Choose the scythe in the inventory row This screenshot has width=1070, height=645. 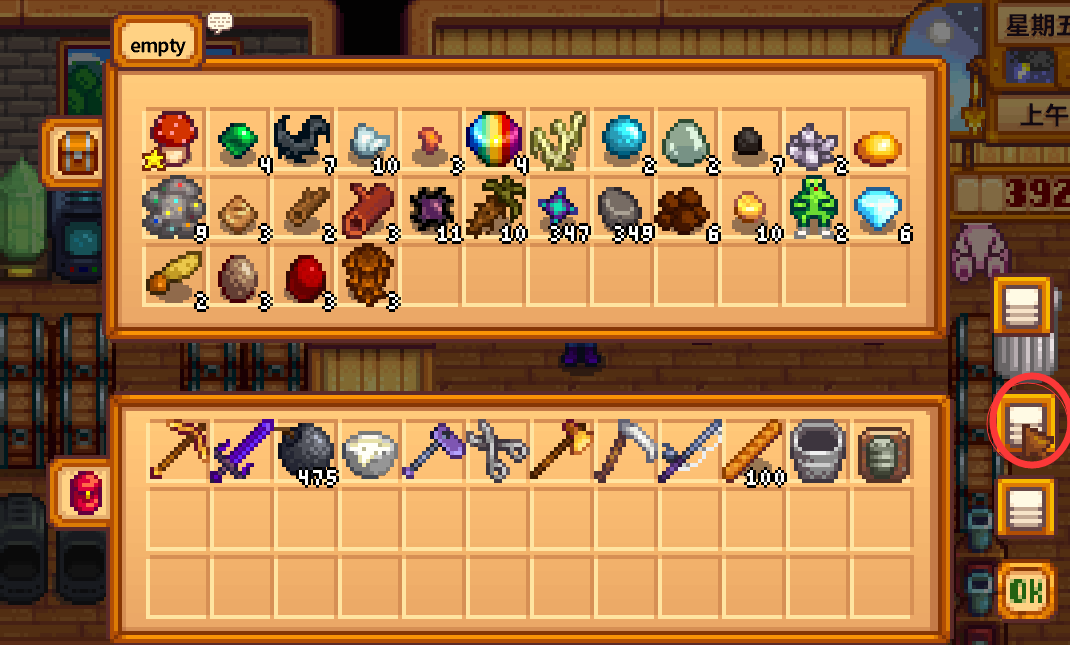tap(623, 451)
